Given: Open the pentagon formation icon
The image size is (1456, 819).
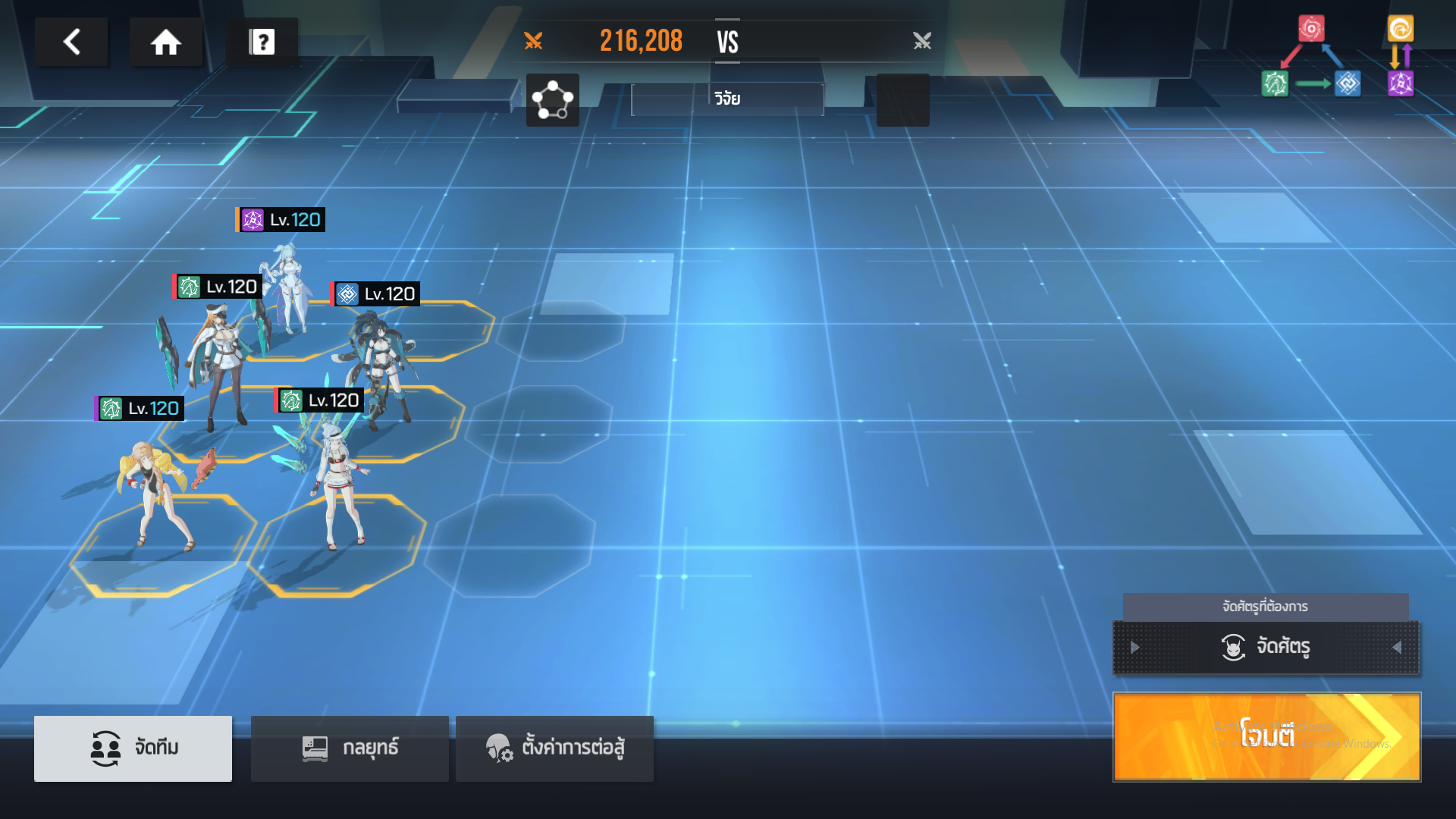Looking at the screenshot, I should pyautogui.click(x=552, y=100).
